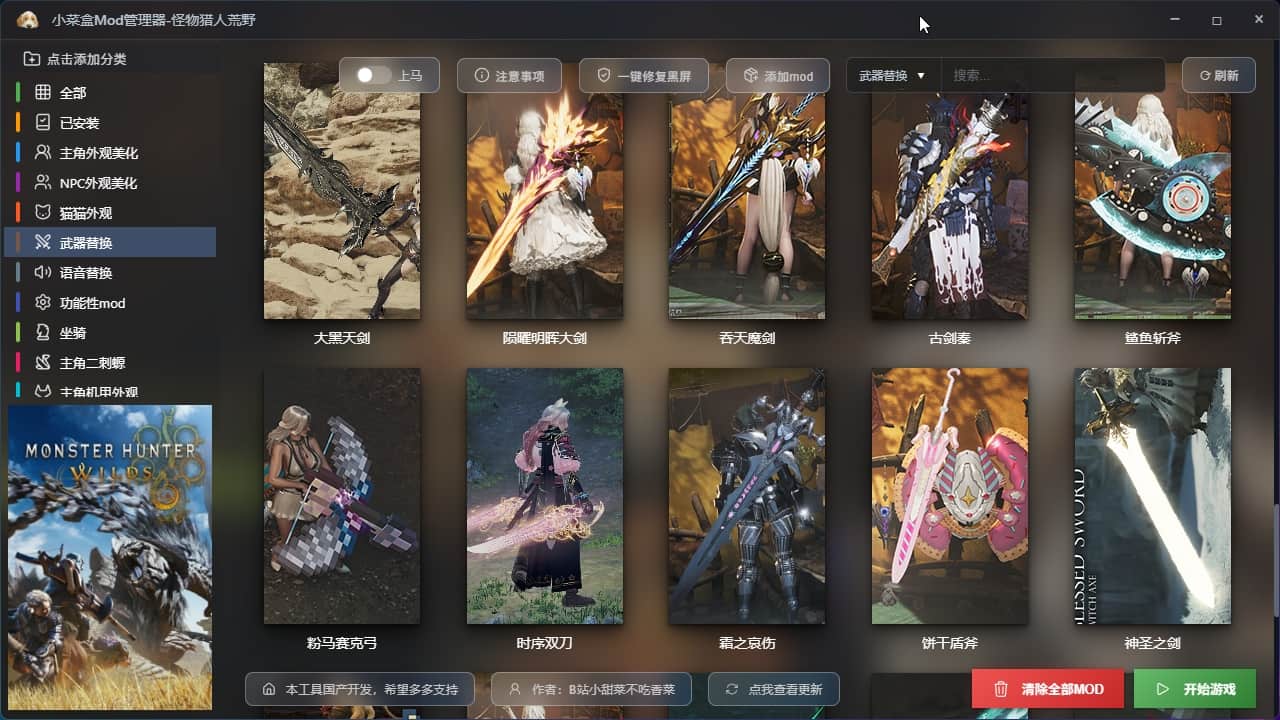Image resolution: width=1280 pixels, height=720 pixels.
Task: Close the mod manager window
Action: coord(1258,20)
